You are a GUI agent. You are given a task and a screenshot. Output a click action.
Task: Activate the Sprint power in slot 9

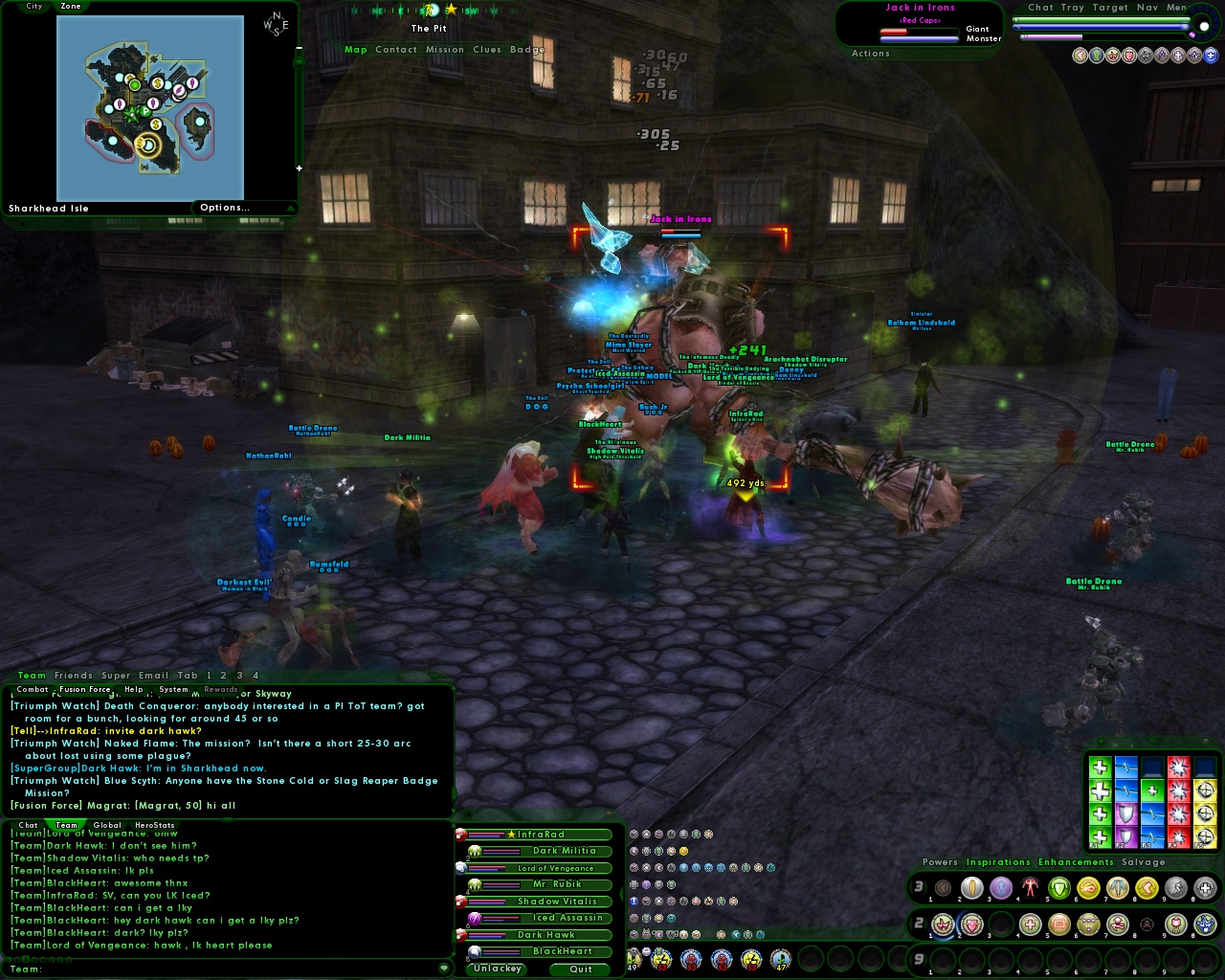pyautogui.click(x=1176, y=888)
